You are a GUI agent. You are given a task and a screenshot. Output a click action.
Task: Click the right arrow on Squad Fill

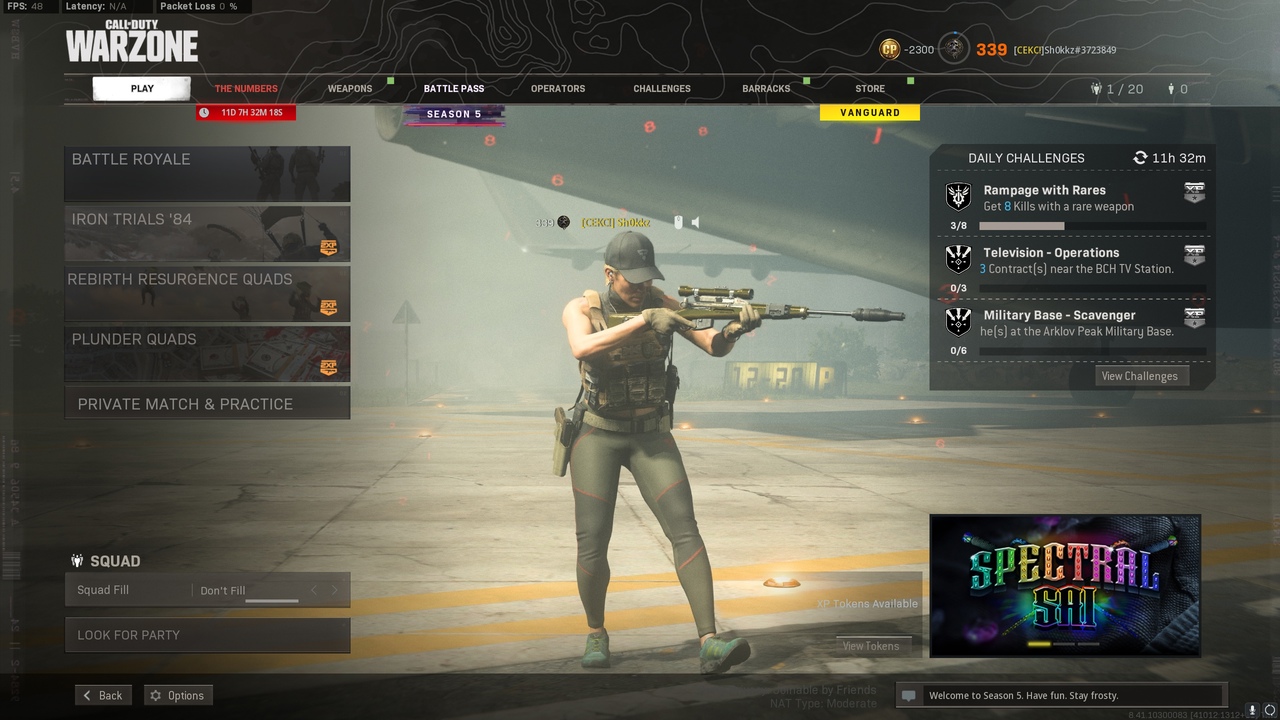tap(333, 590)
